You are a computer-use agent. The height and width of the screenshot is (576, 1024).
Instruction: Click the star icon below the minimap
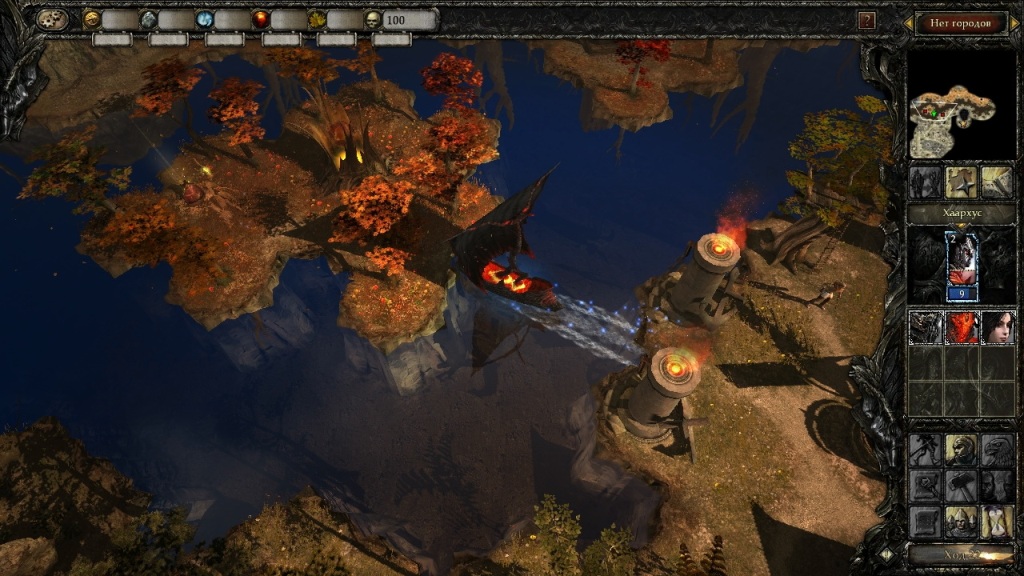[x=961, y=181]
